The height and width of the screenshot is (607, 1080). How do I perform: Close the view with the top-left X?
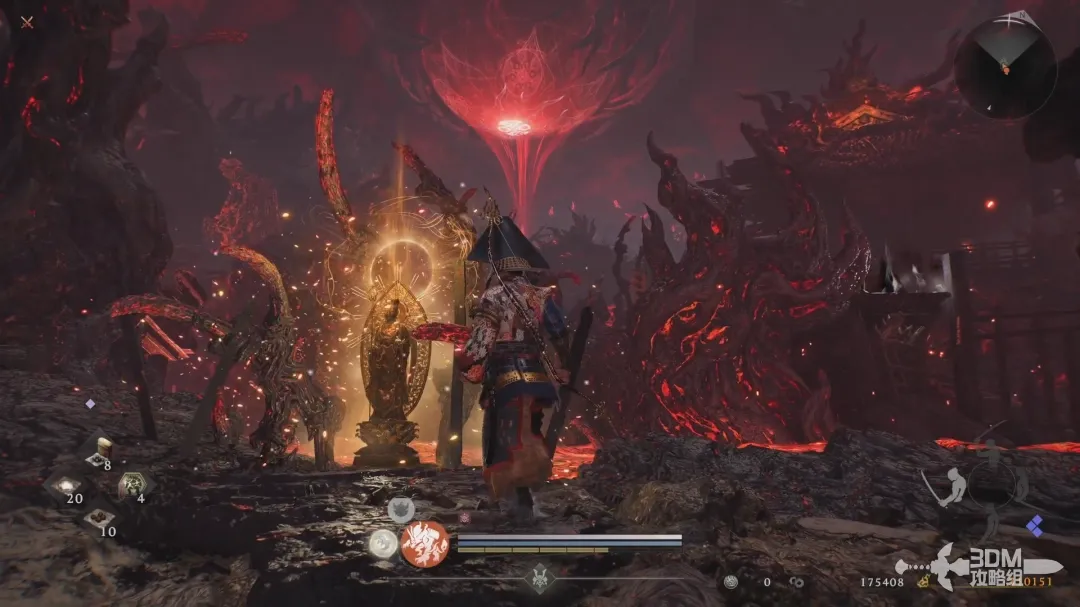click(x=27, y=22)
